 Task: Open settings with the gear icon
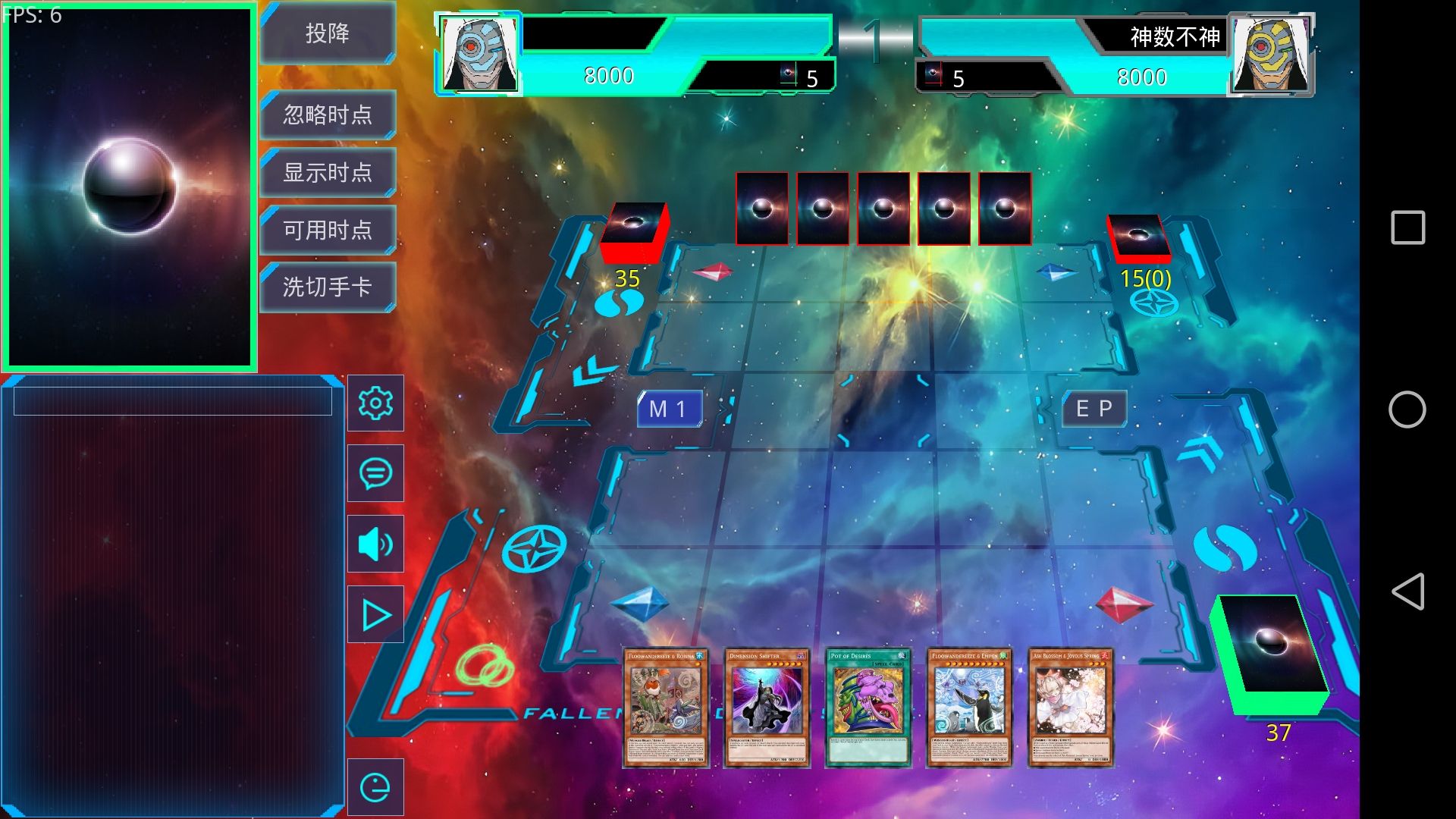point(375,403)
